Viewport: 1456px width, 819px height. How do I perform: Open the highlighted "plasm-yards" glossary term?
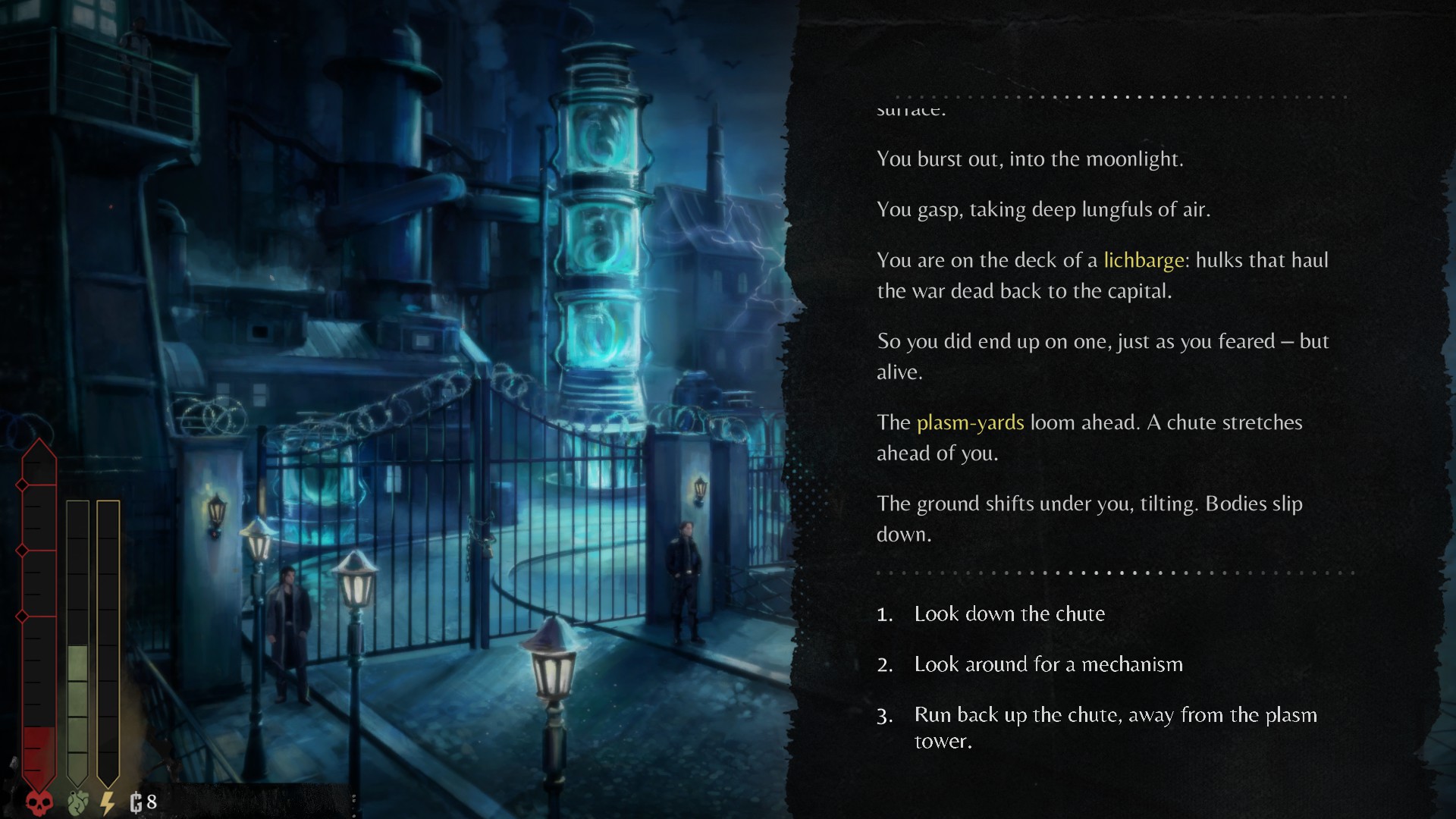(970, 422)
